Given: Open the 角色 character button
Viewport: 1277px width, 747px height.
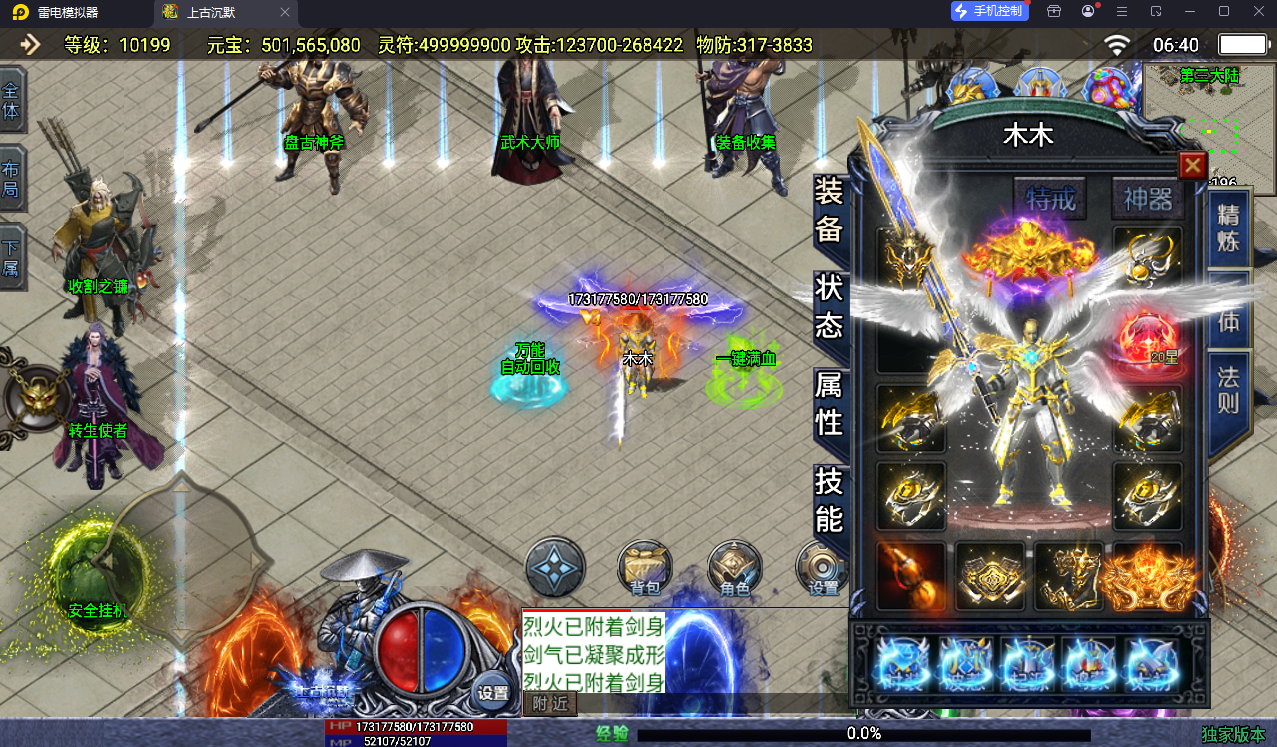Looking at the screenshot, I should [x=735, y=568].
